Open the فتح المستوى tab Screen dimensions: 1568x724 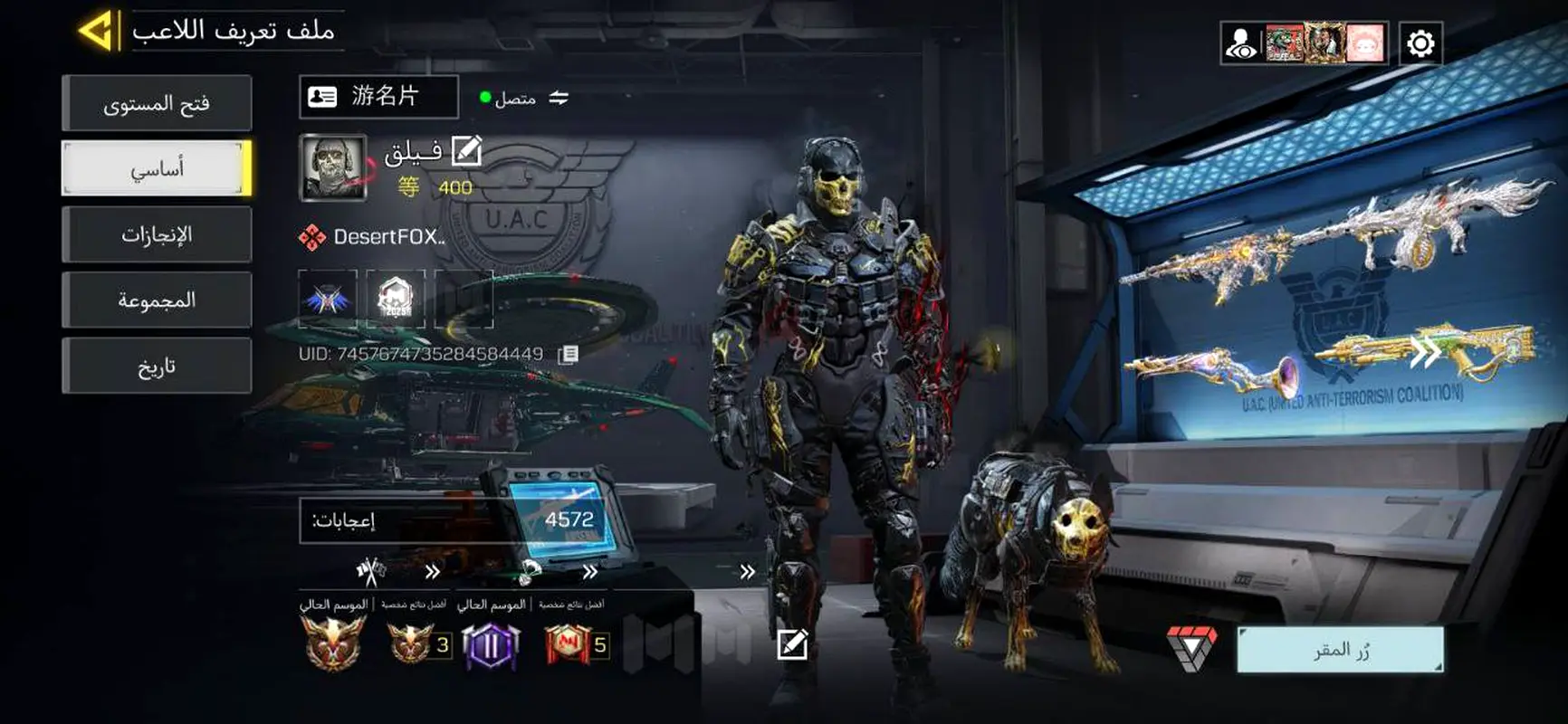(157, 103)
